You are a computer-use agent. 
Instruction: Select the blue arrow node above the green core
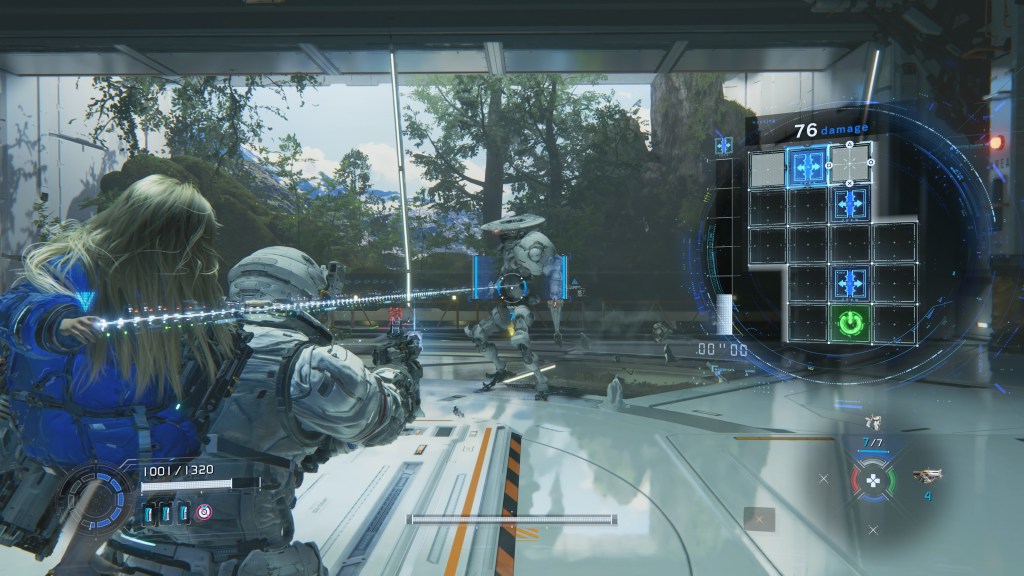pos(851,282)
